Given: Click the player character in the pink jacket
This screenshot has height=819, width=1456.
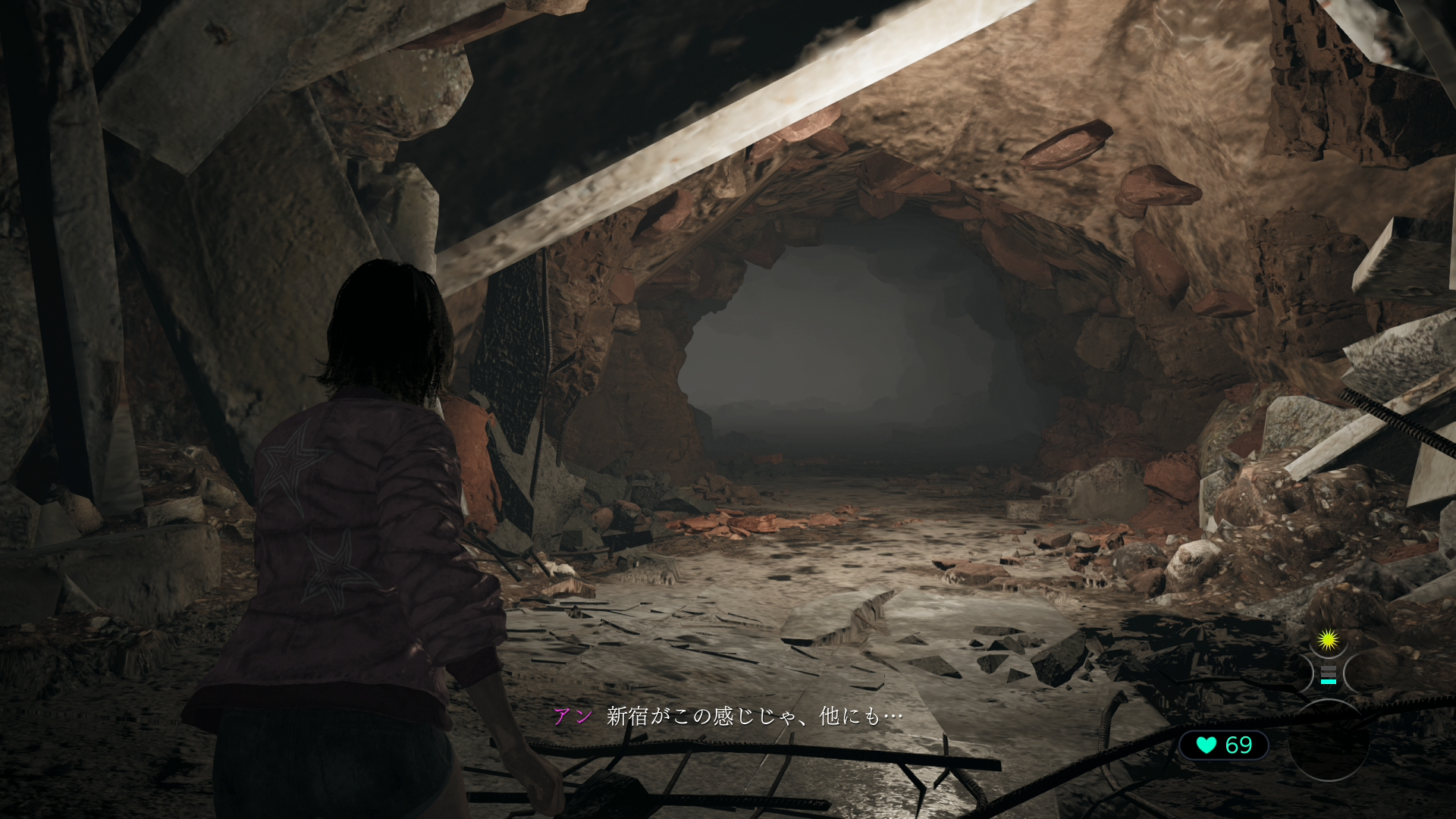Looking at the screenshot, I should pos(356,531).
